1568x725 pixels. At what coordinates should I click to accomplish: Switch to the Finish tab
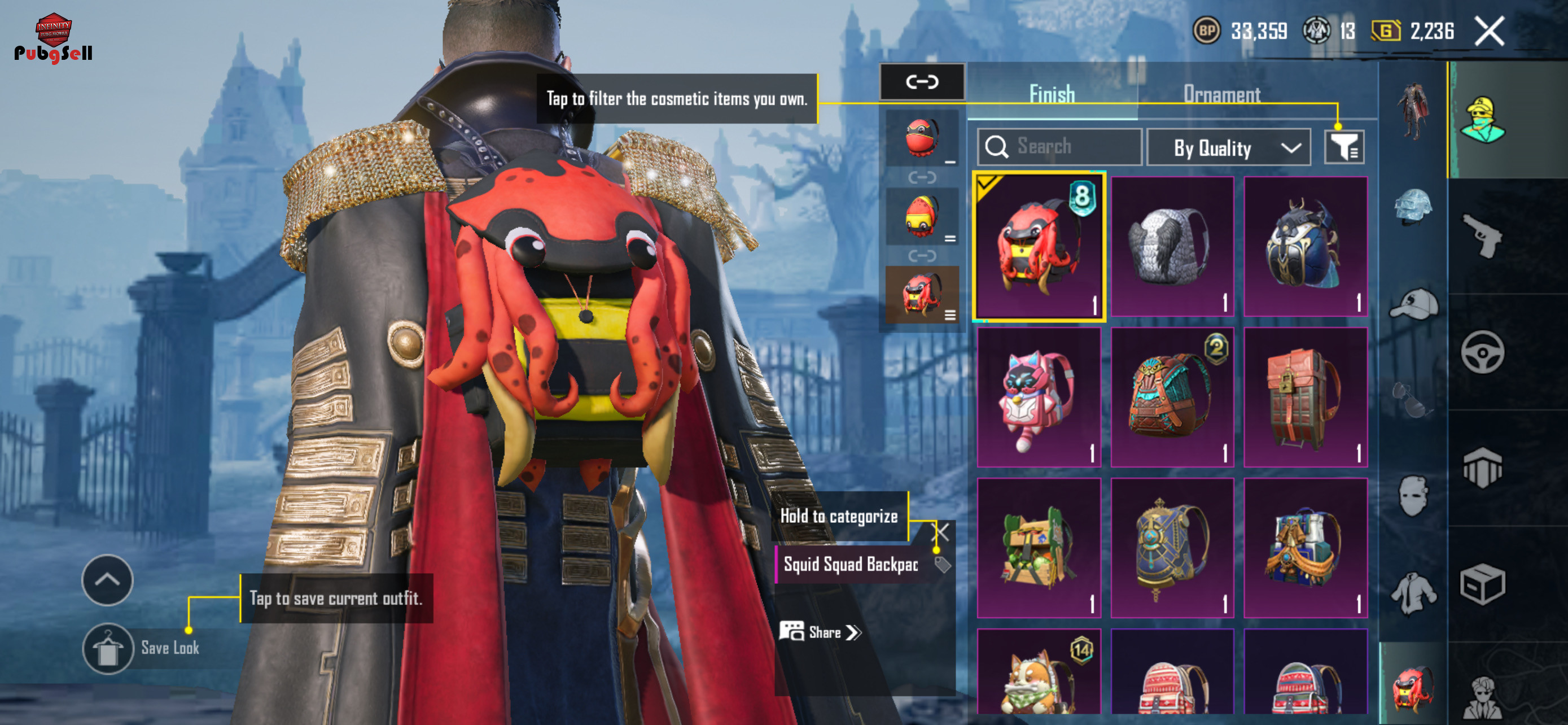(1051, 94)
